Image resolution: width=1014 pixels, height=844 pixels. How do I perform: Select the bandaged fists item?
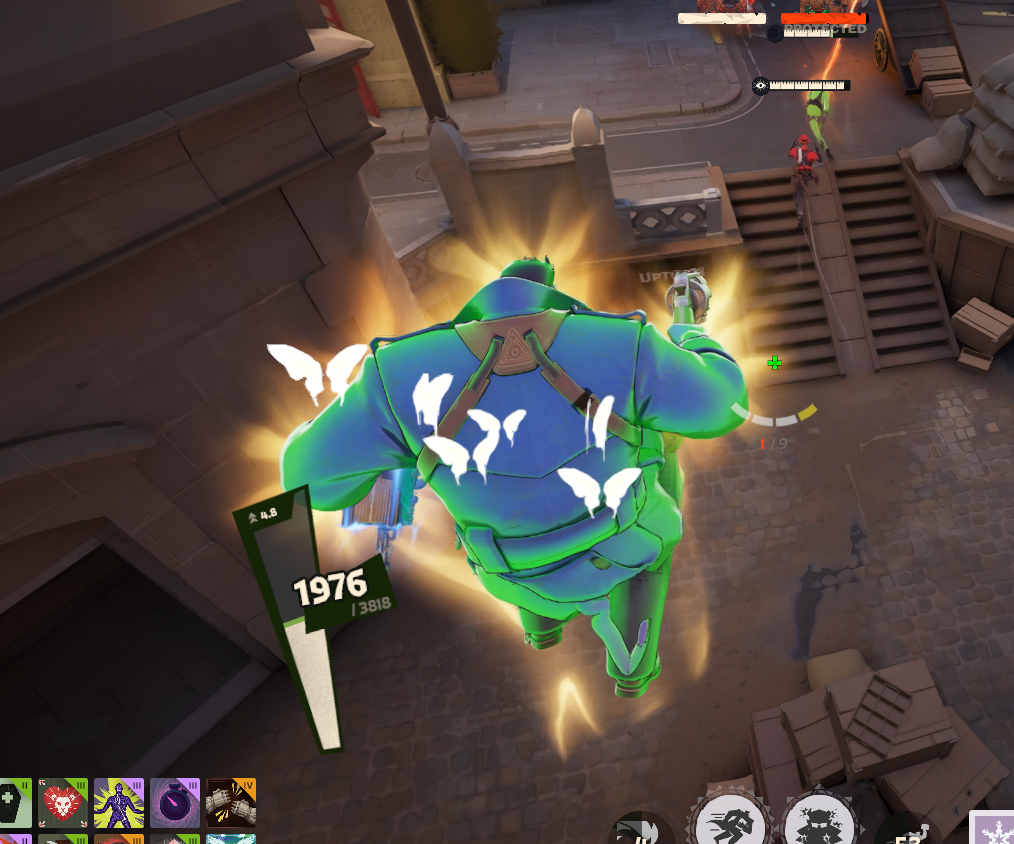pyautogui.click(x=231, y=803)
